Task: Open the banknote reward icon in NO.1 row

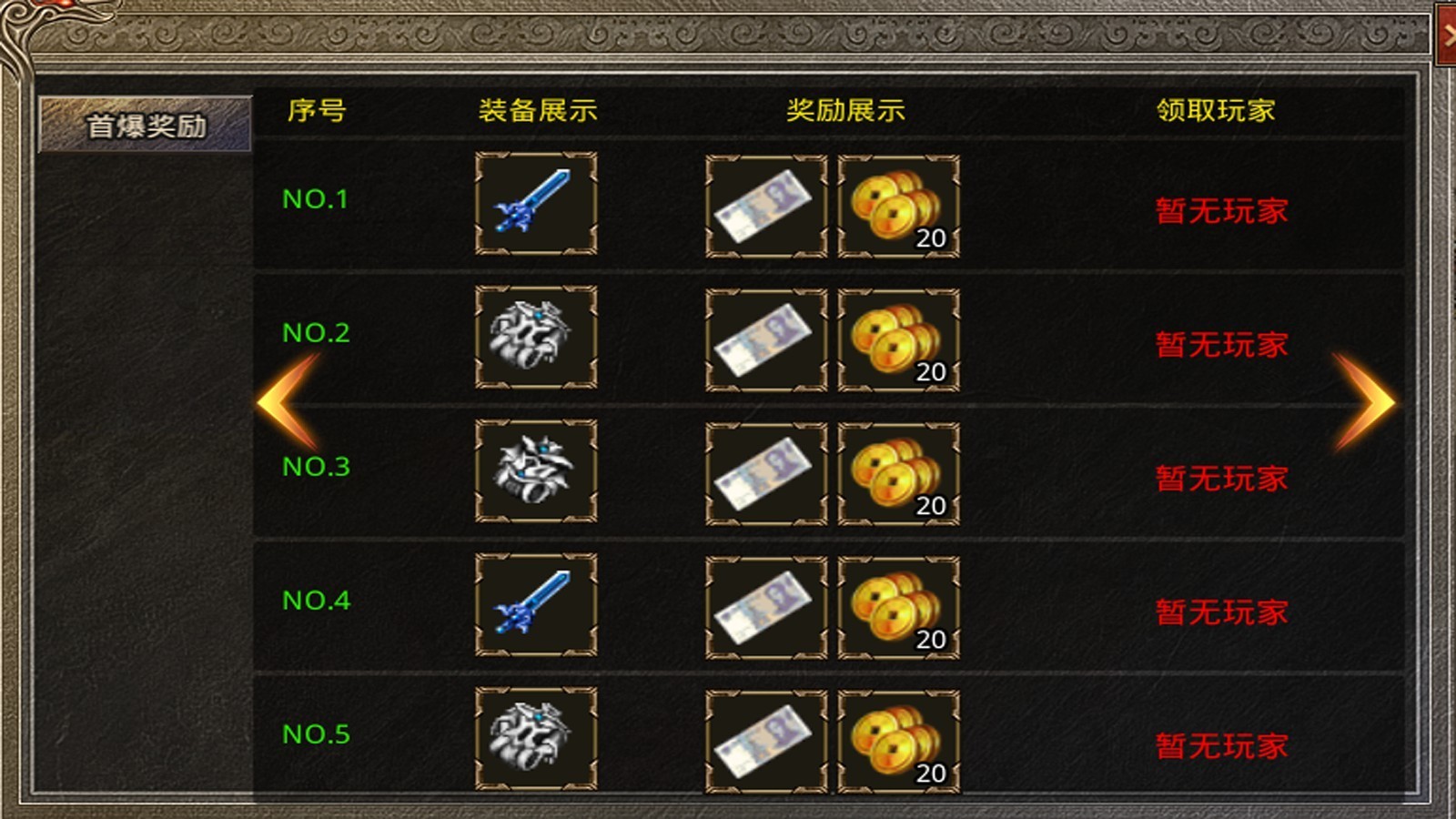Action: click(x=767, y=204)
